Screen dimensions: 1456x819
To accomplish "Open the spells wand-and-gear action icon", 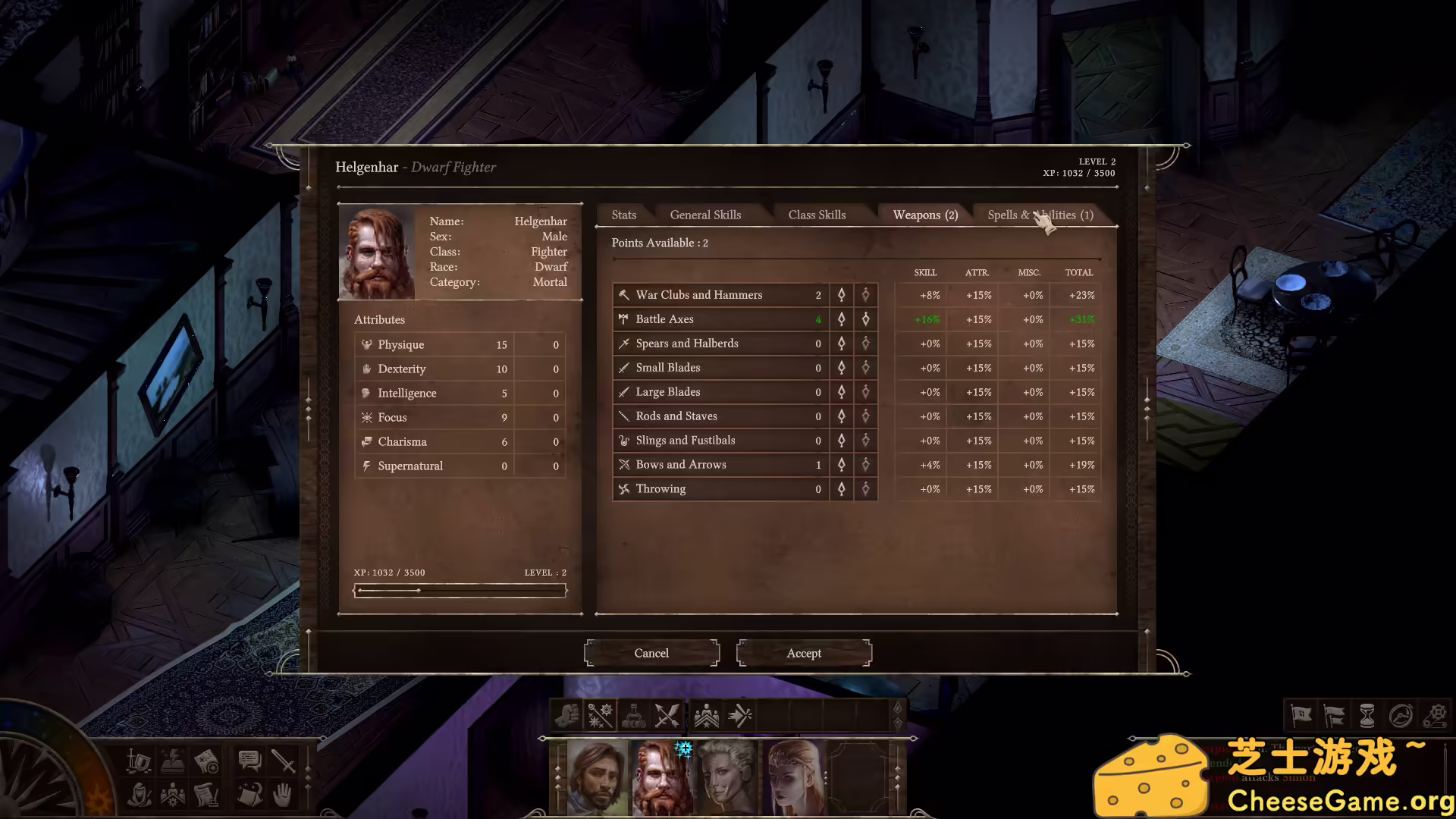I will point(601,715).
